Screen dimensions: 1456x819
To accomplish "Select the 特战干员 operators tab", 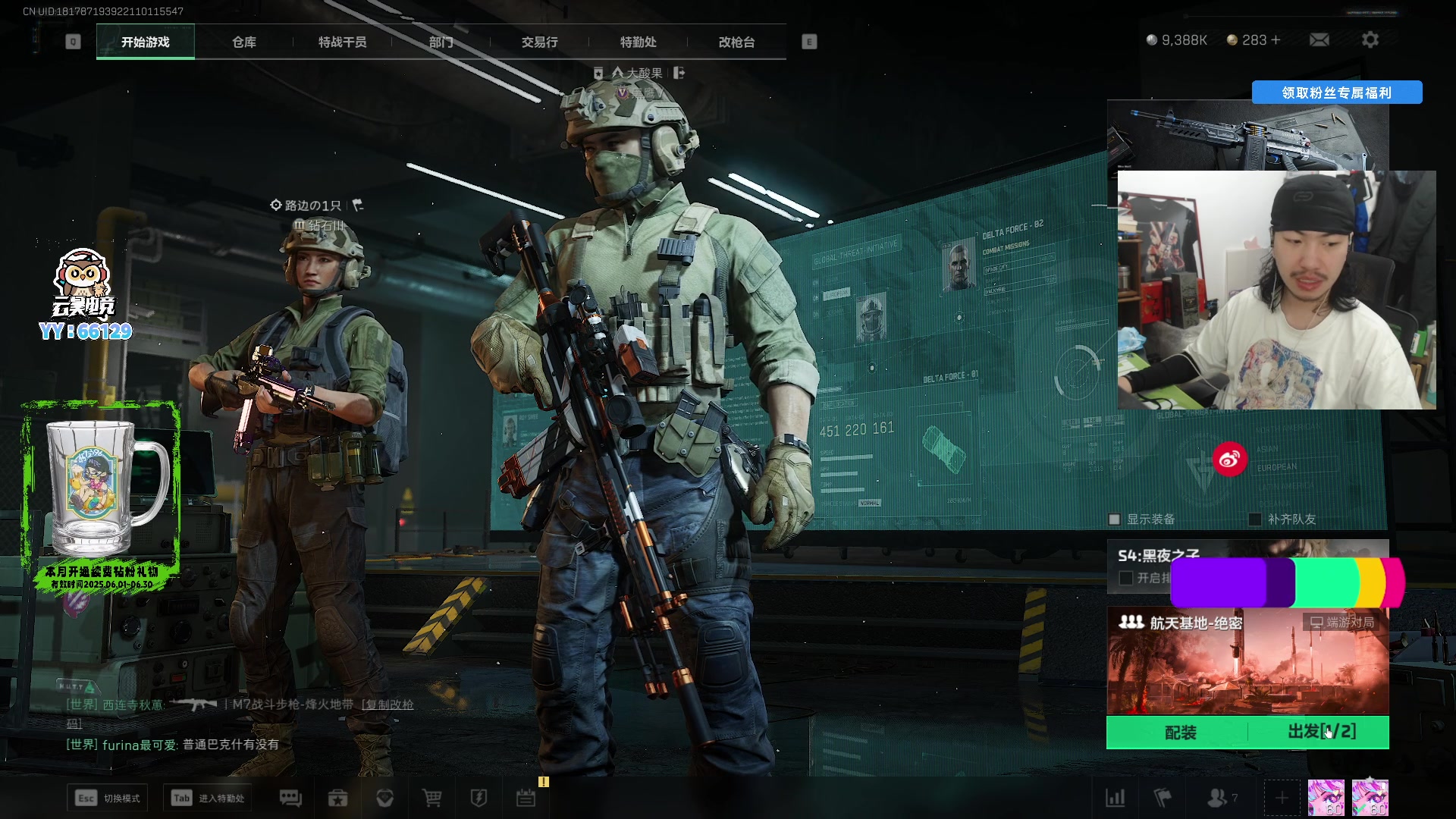I will pyautogui.click(x=343, y=42).
